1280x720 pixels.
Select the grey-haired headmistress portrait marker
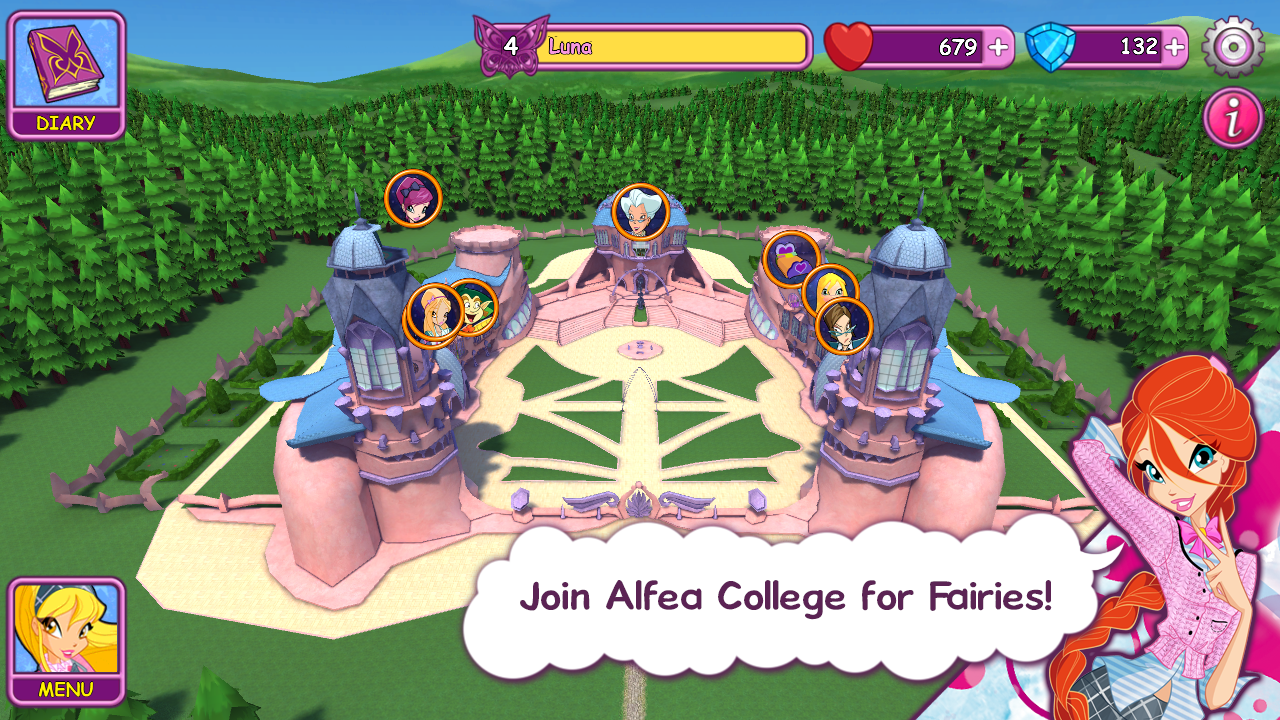(639, 212)
